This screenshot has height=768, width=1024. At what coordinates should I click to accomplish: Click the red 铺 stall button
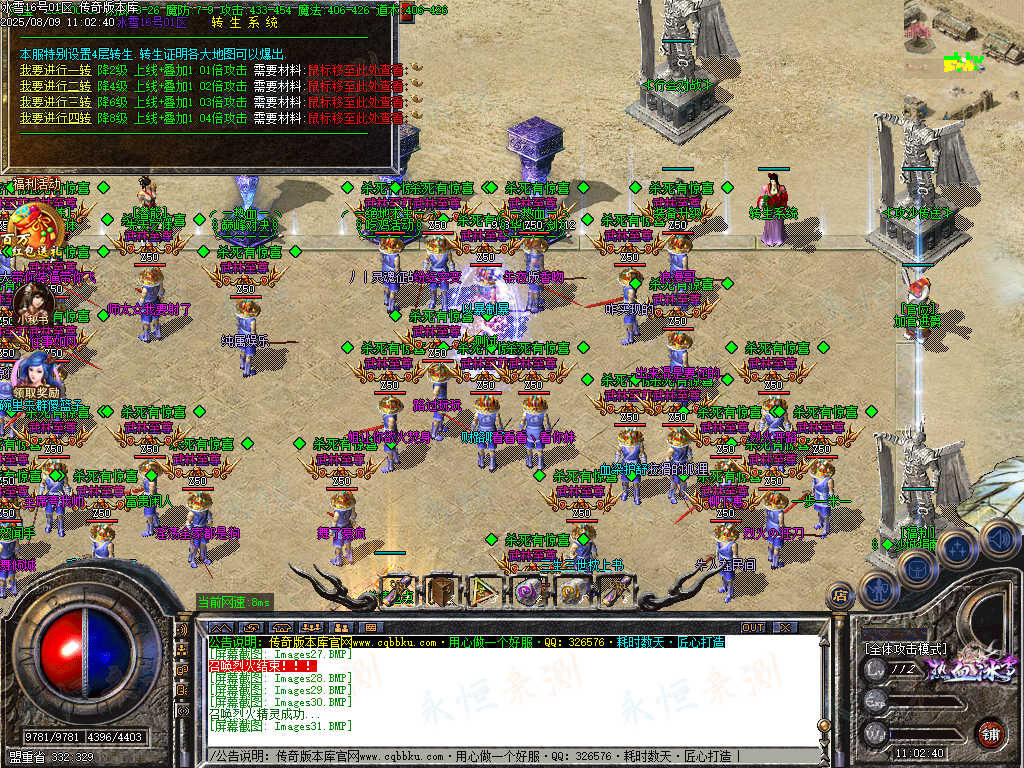coord(989,733)
